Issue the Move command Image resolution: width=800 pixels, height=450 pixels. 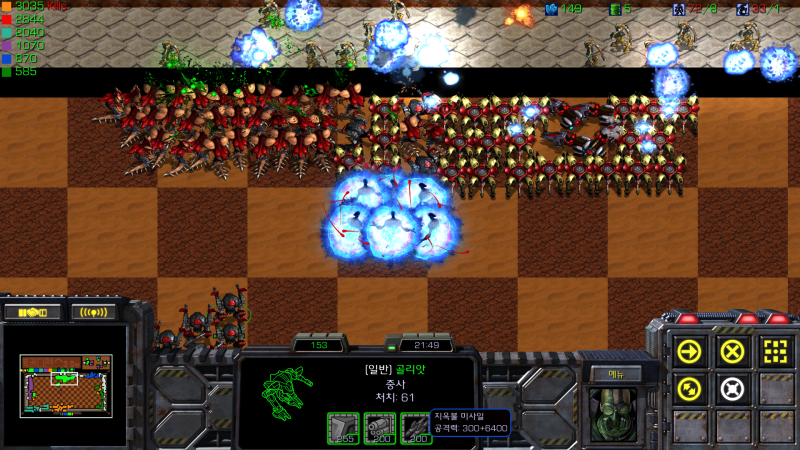click(x=690, y=351)
